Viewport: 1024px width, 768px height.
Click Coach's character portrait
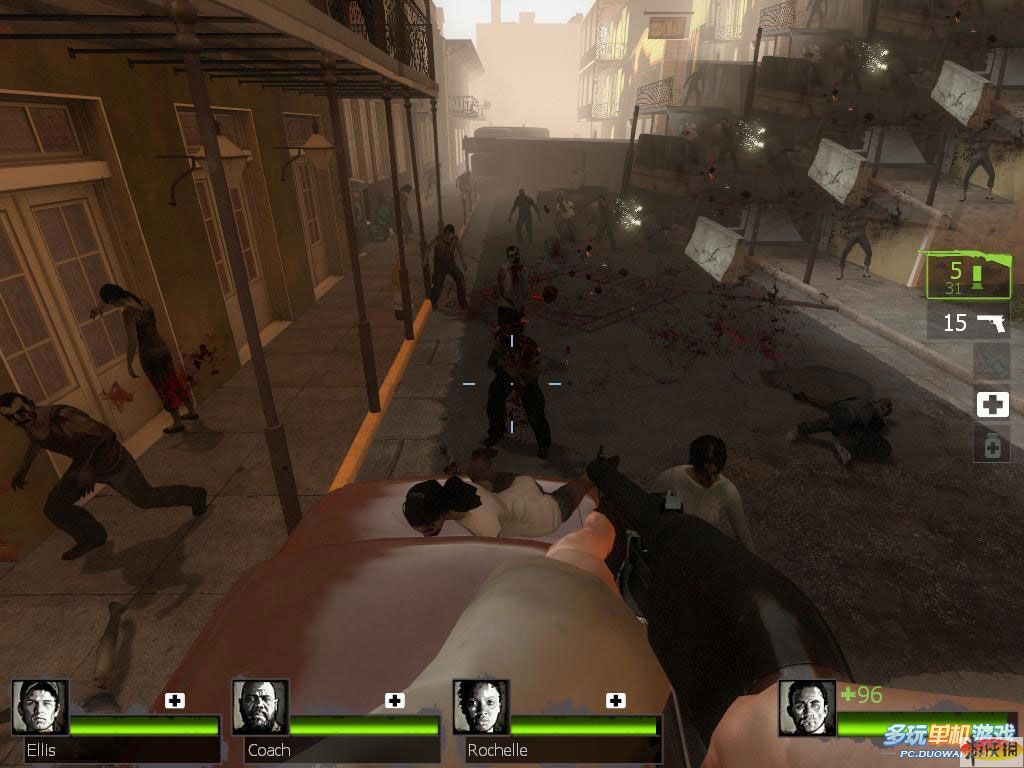coord(260,707)
